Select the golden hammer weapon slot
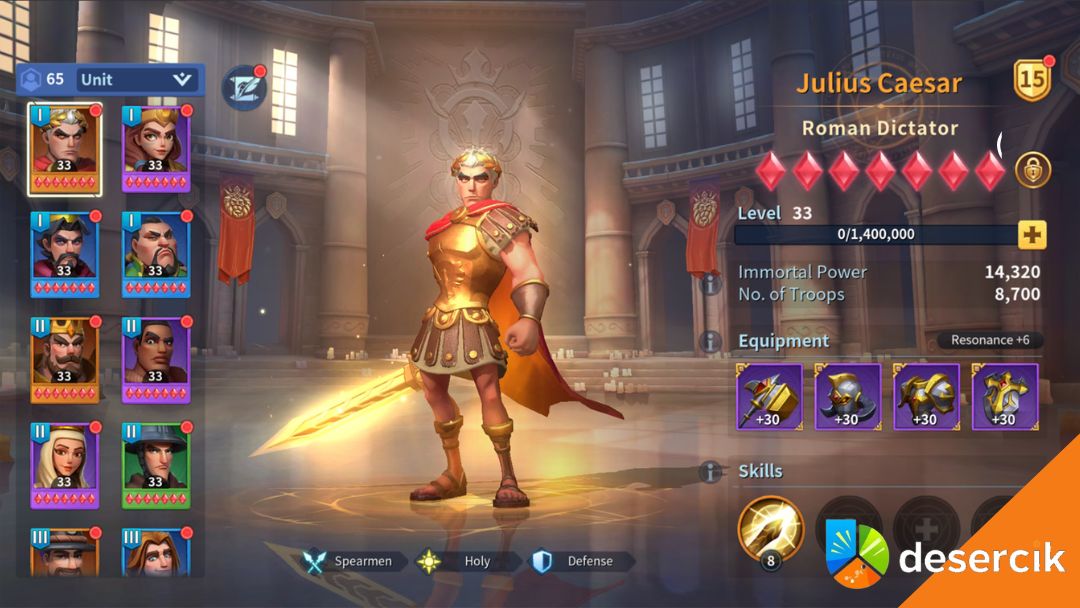The height and width of the screenshot is (608, 1080). click(770, 397)
